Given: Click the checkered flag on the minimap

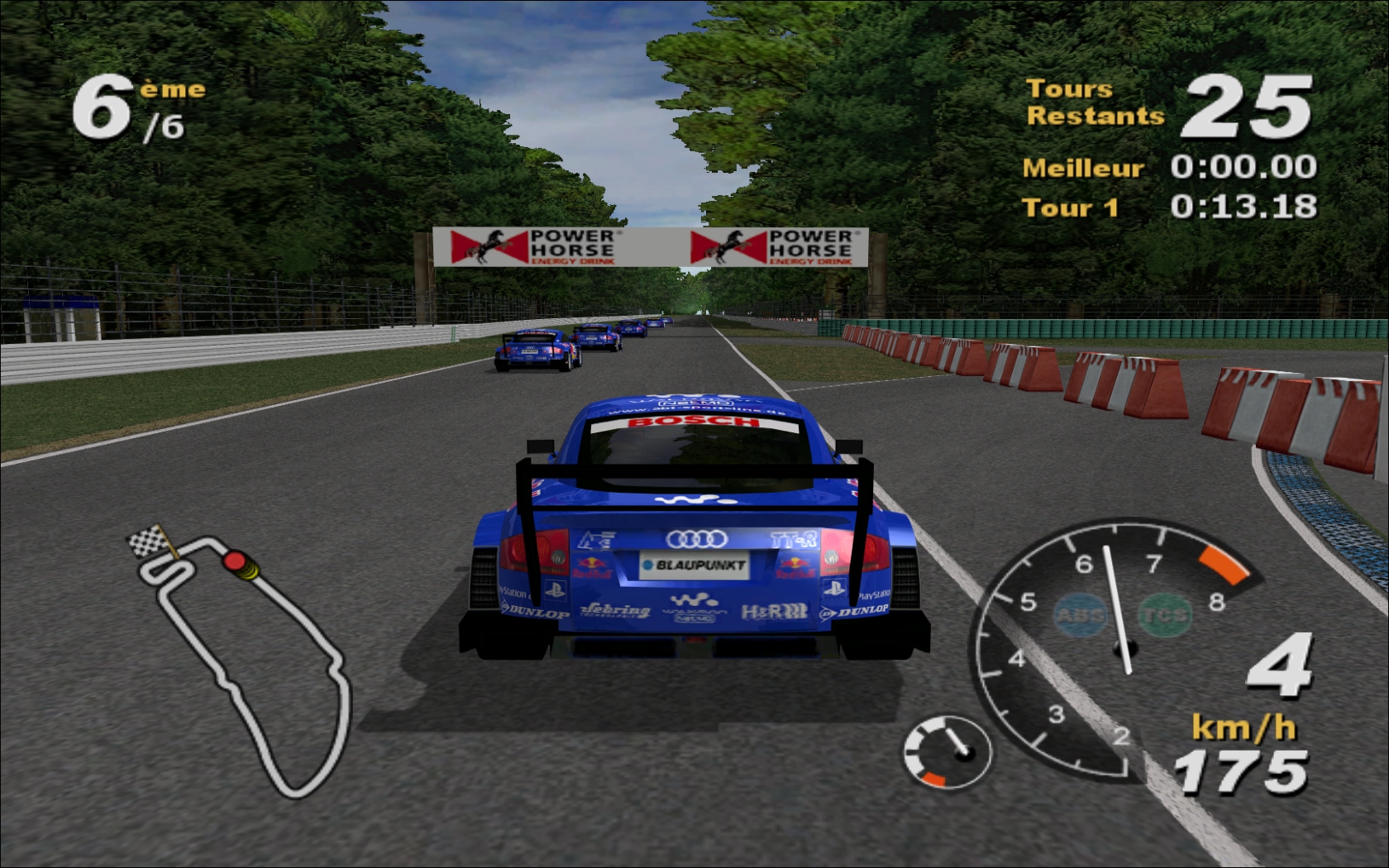Looking at the screenshot, I should tap(150, 541).
